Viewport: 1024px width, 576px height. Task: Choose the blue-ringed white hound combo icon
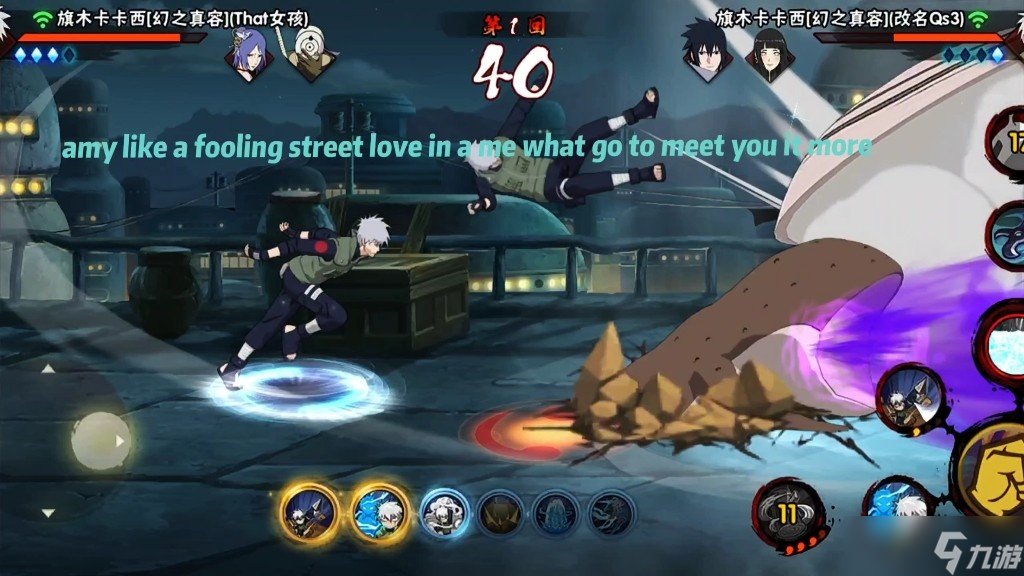tap(444, 513)
